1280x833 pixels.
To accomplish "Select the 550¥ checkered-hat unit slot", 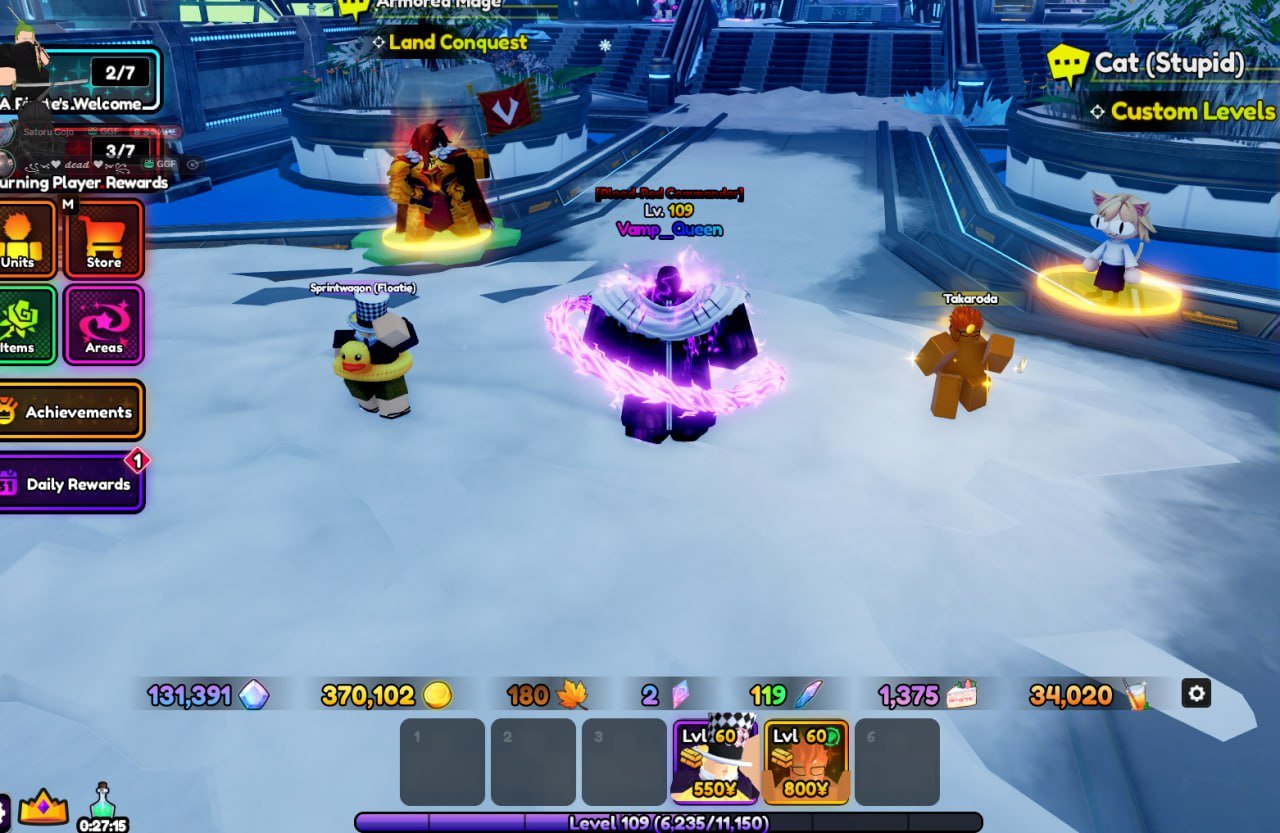I will pyautogui.click(x=715, y=761).
